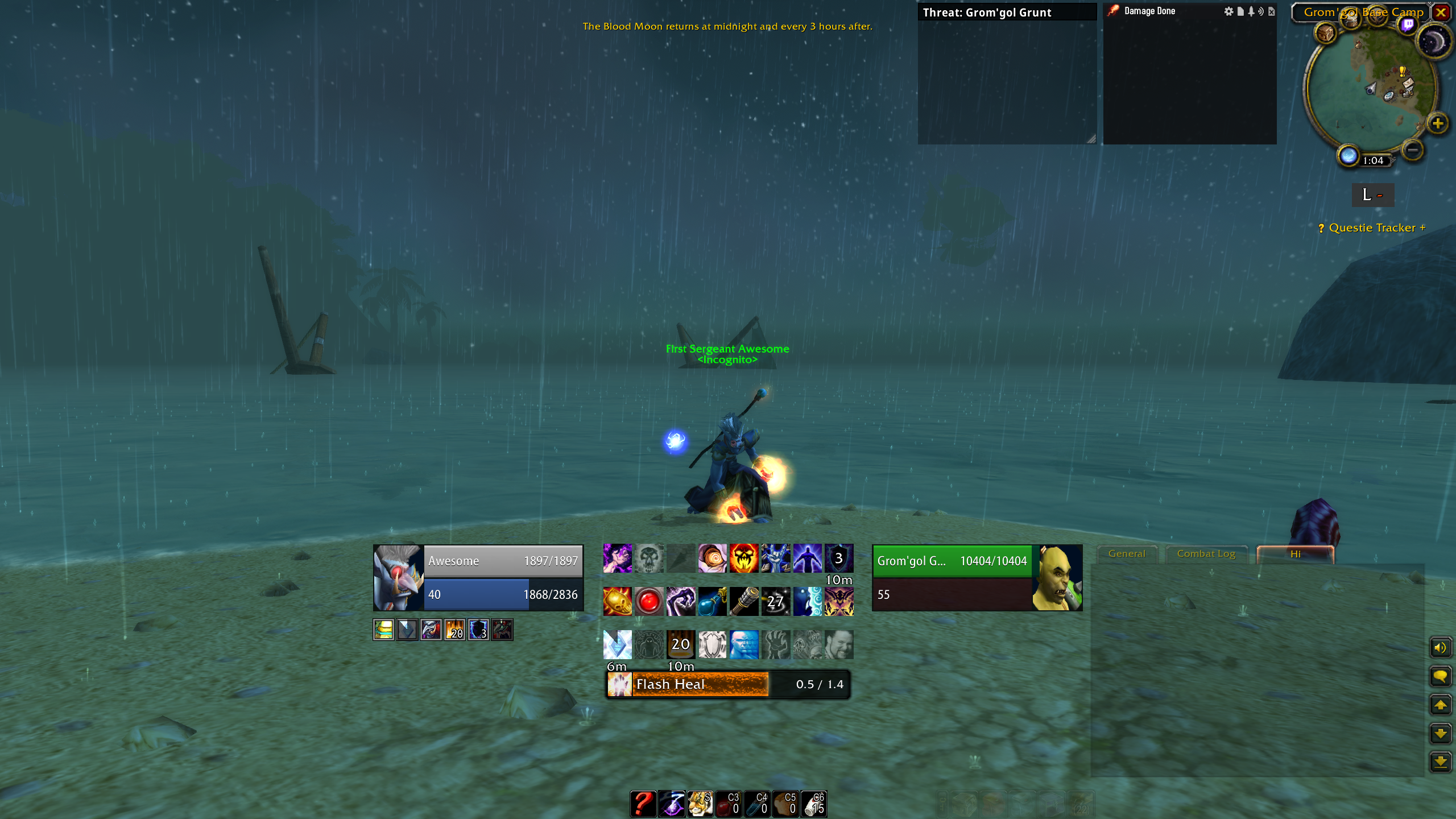Viewport: 1456px width, 819px height.
Task: Use the red health potion slot
Action: click(729, 804)
